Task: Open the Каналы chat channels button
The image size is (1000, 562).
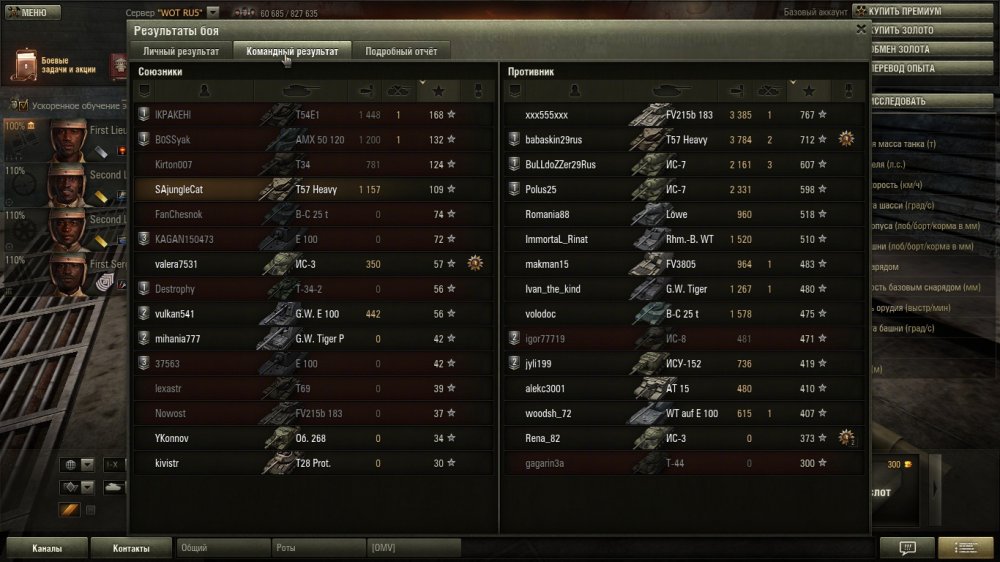Action: (47, 548)
